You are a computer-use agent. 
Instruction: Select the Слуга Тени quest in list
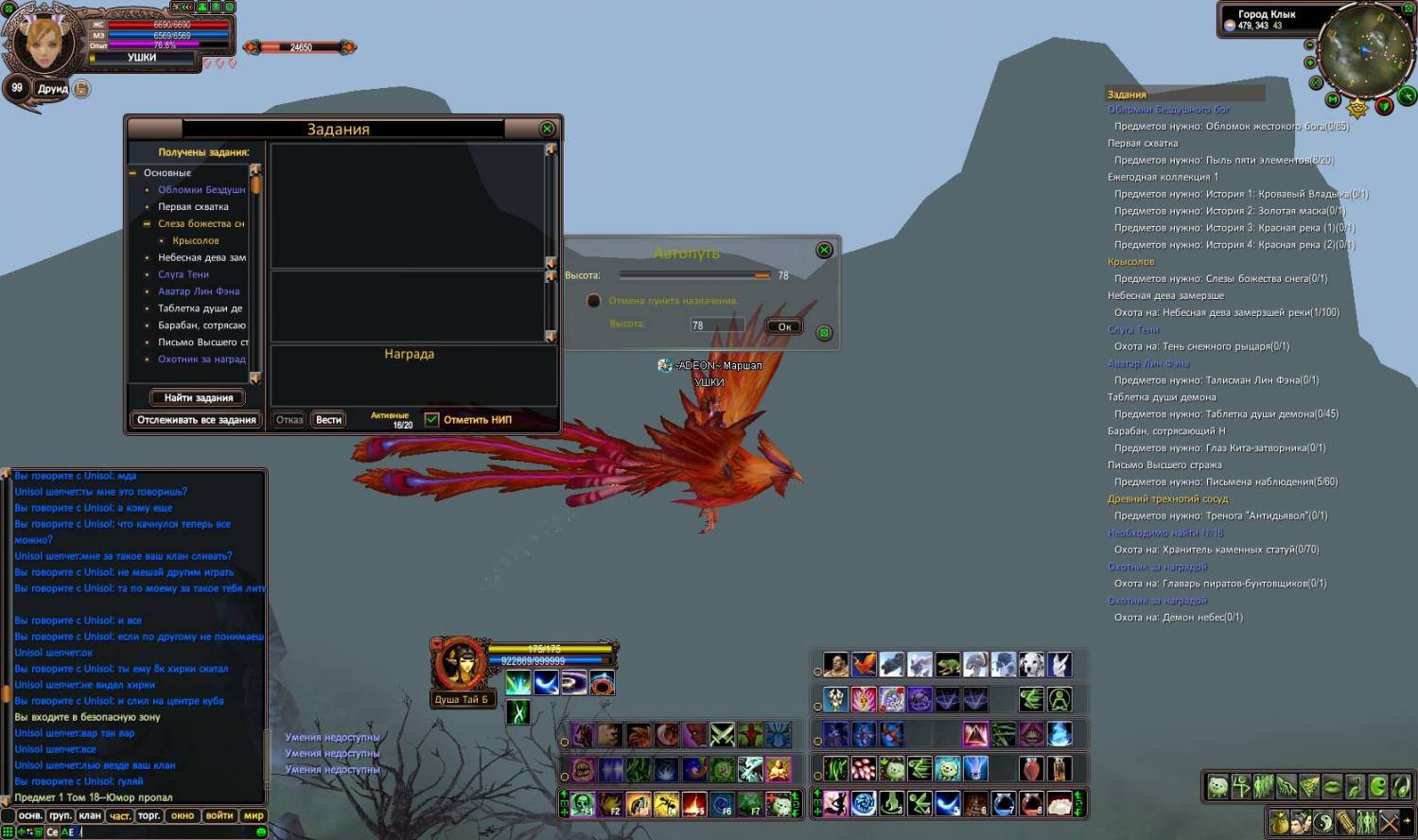click(x=184, y=274)
